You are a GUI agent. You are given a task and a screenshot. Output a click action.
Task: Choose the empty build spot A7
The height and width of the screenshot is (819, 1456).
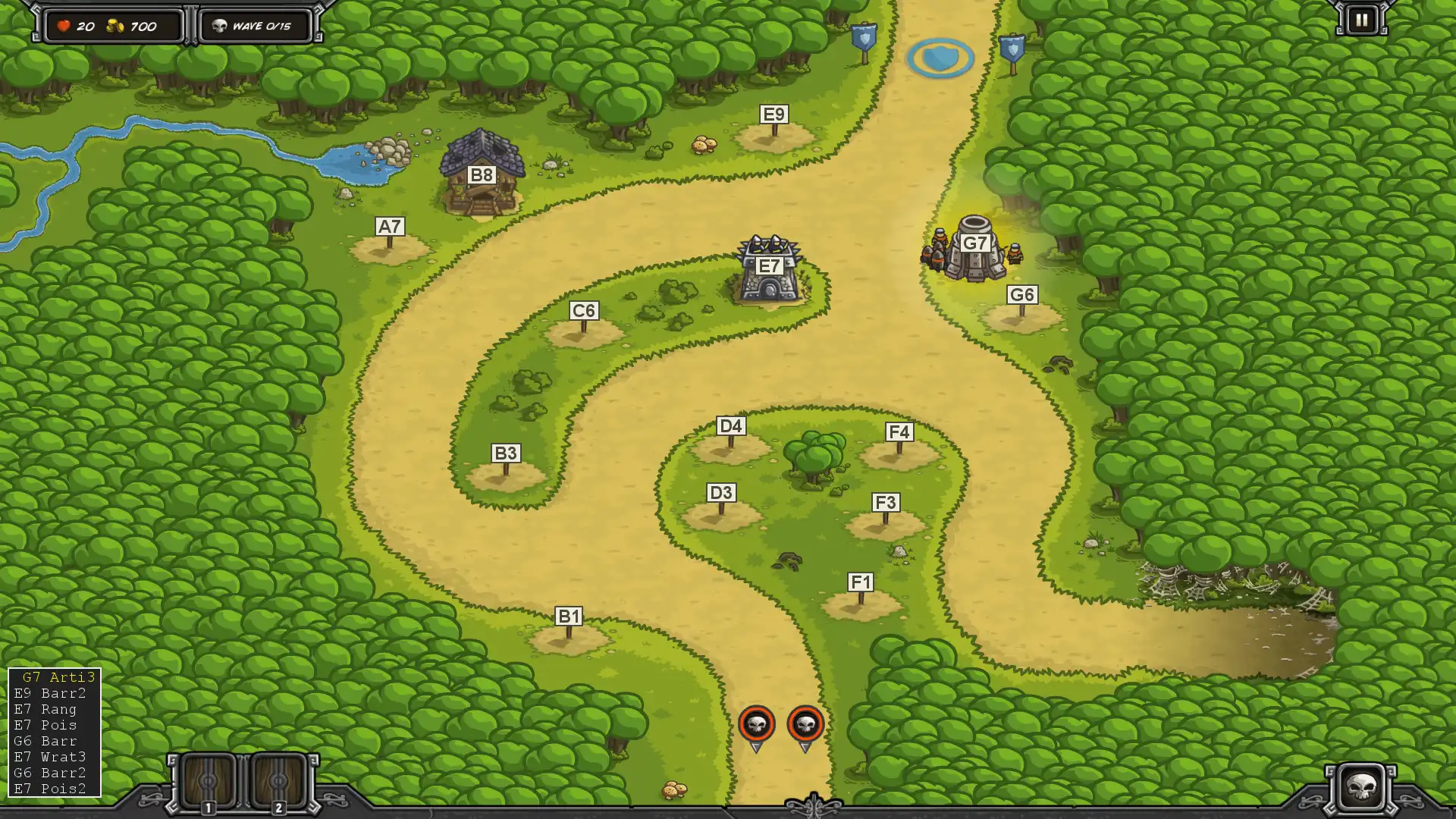390,248
